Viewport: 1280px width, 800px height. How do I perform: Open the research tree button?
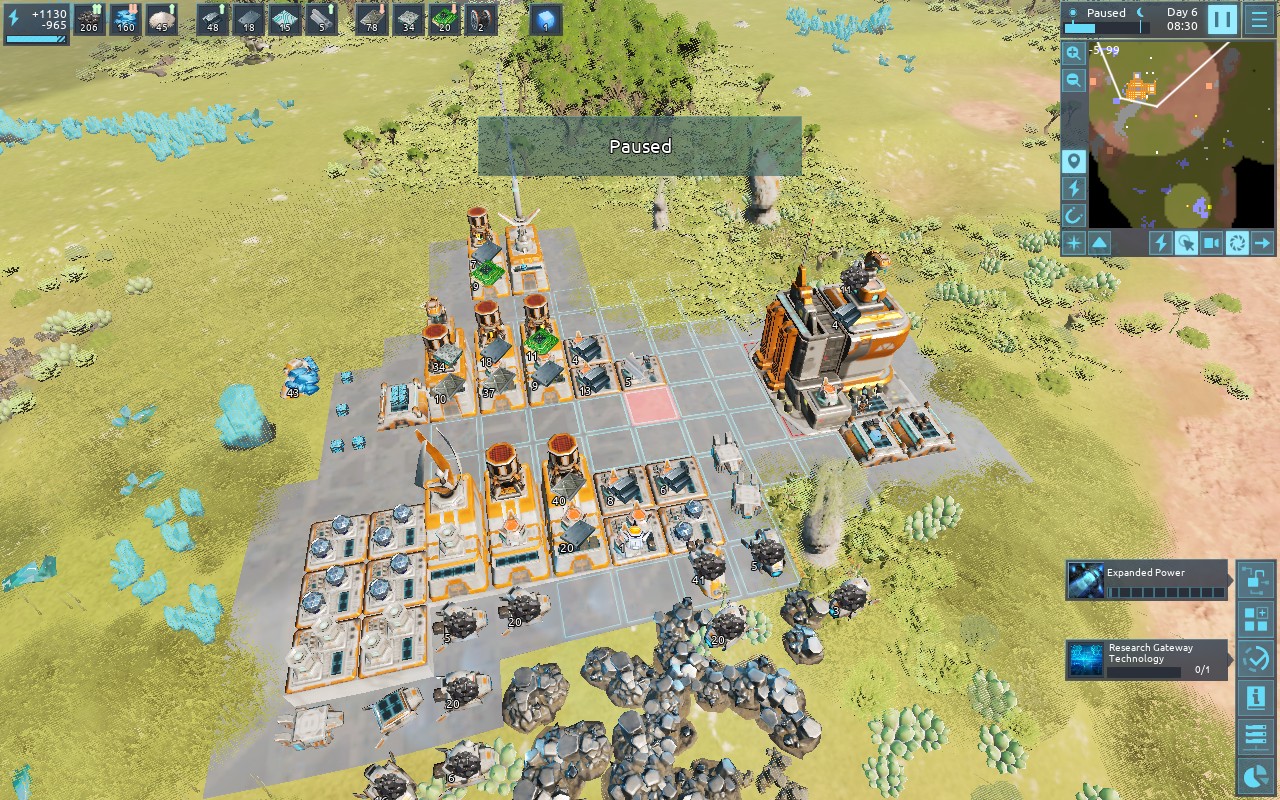[x=1255, y=579]
